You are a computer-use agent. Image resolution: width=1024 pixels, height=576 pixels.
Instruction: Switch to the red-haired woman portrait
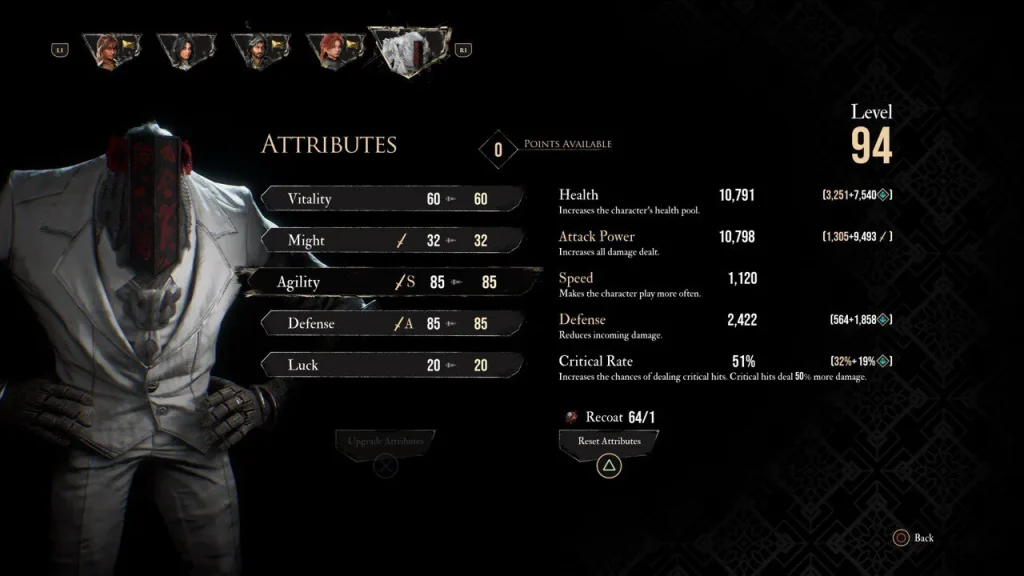click(x=331, y=50)
